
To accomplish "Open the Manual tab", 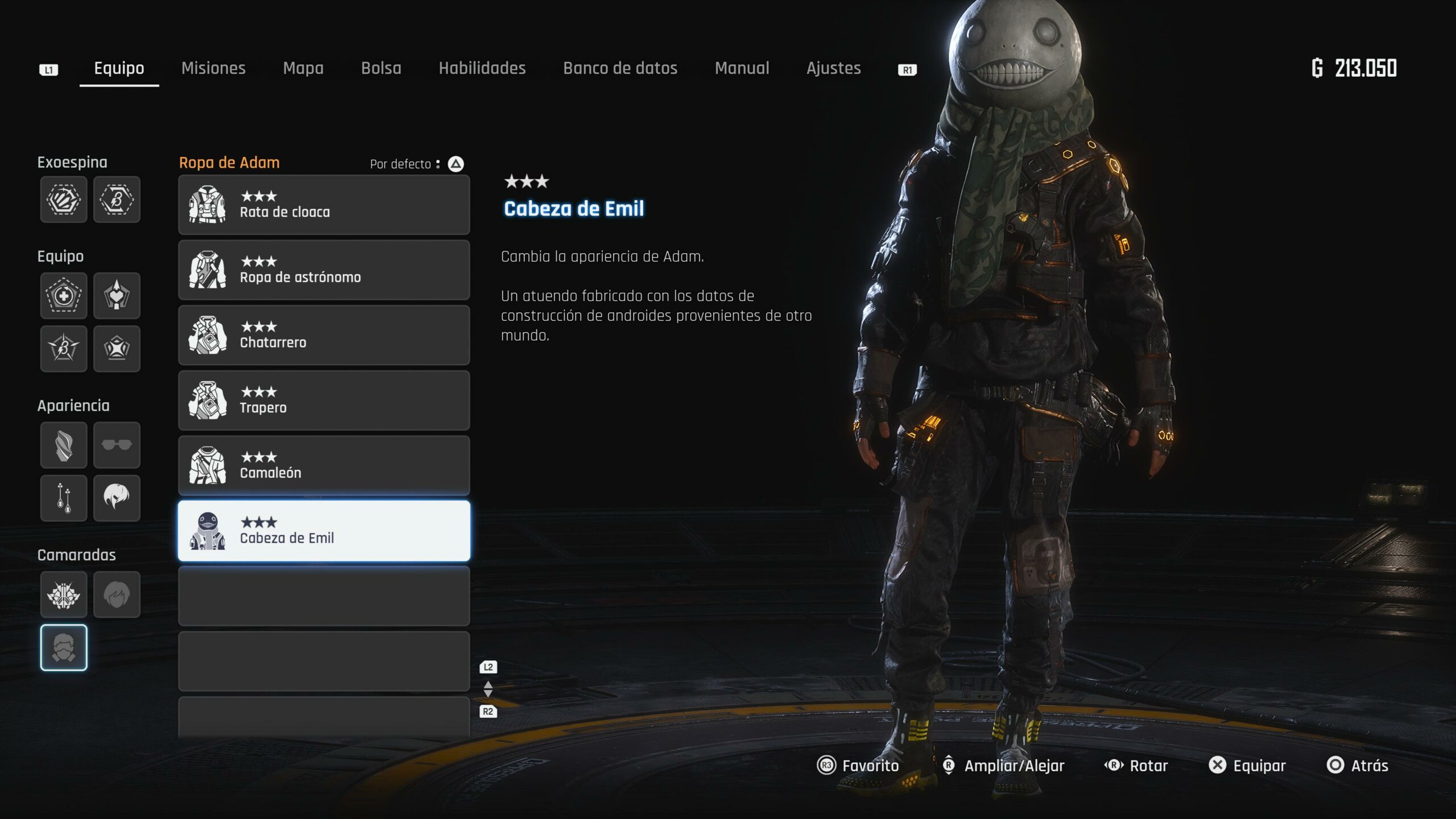I will tap(742, 68).
